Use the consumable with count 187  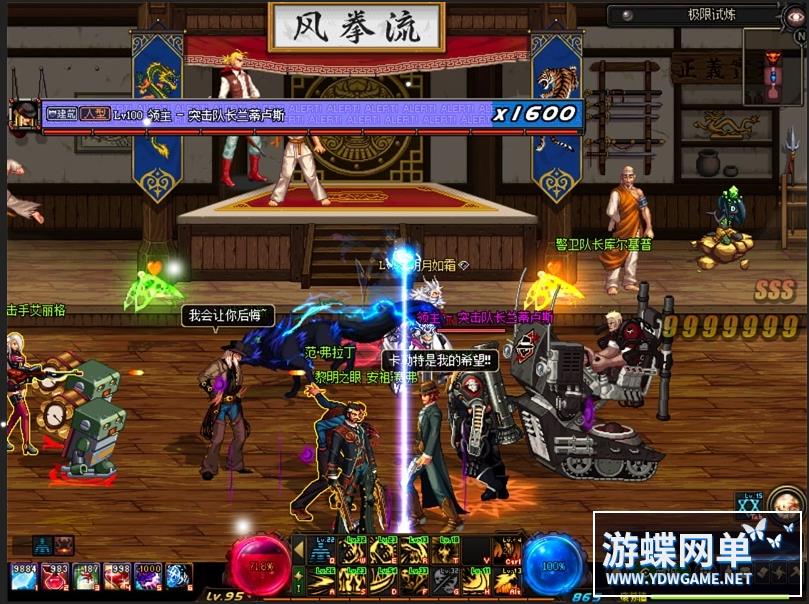point(85,577)
